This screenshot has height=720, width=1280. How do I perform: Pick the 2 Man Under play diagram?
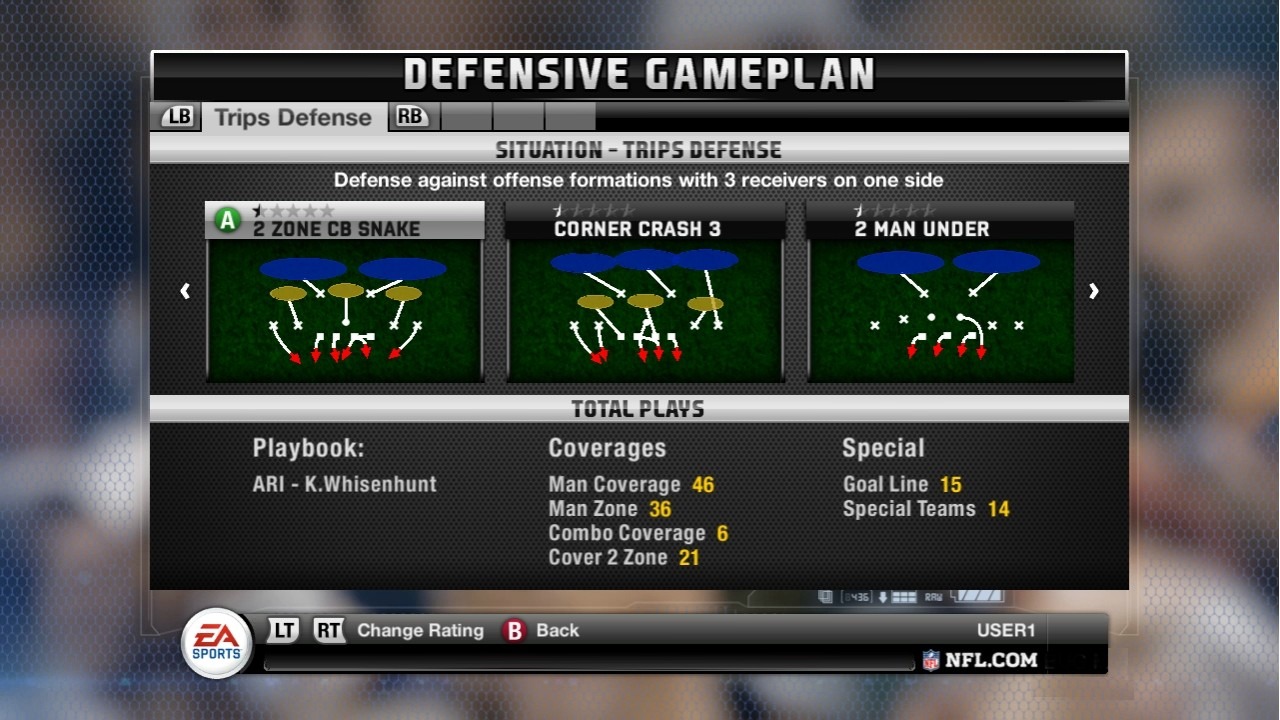(x=941, y=300)
